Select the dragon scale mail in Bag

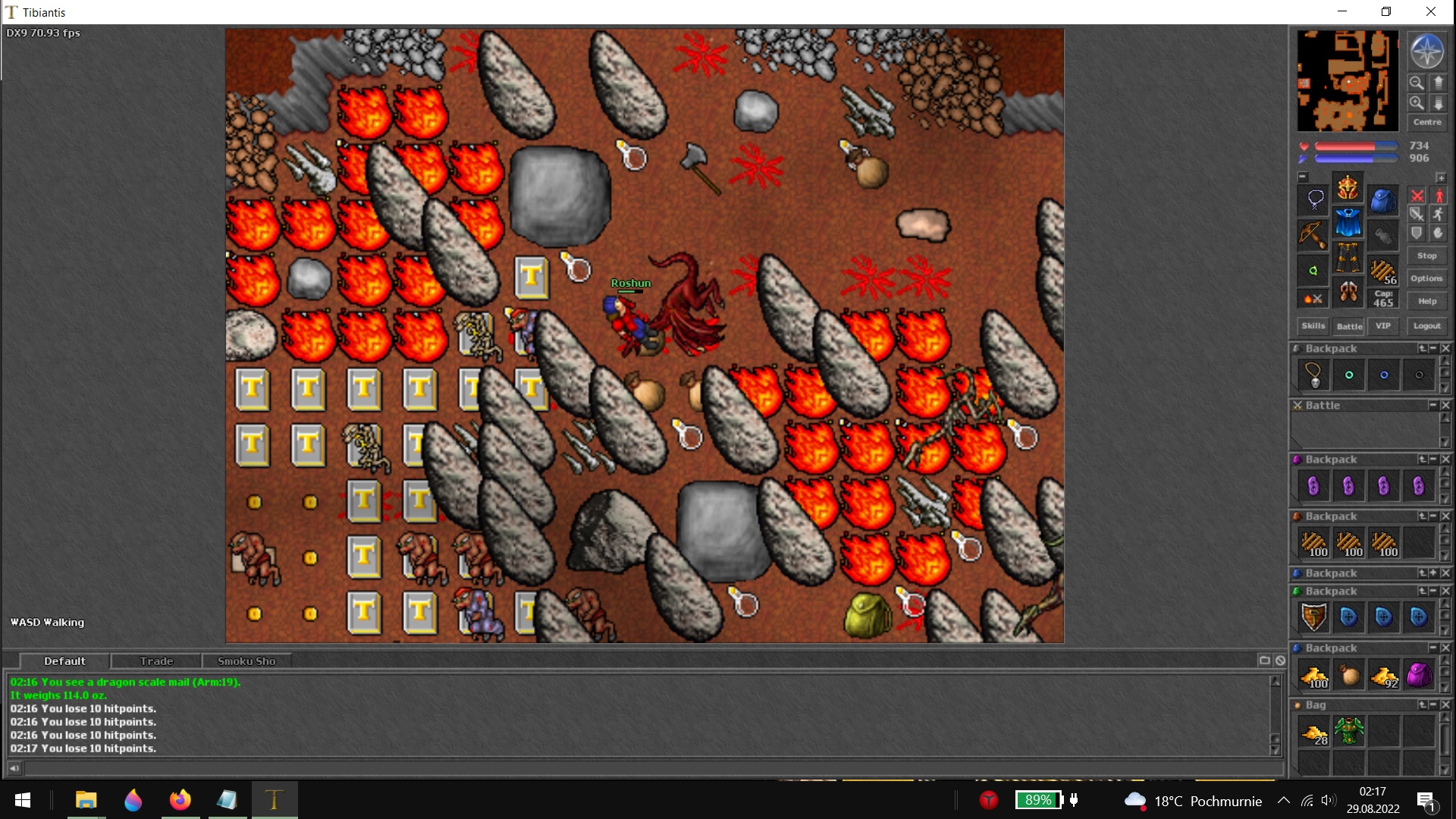(x=1348, y=732)
